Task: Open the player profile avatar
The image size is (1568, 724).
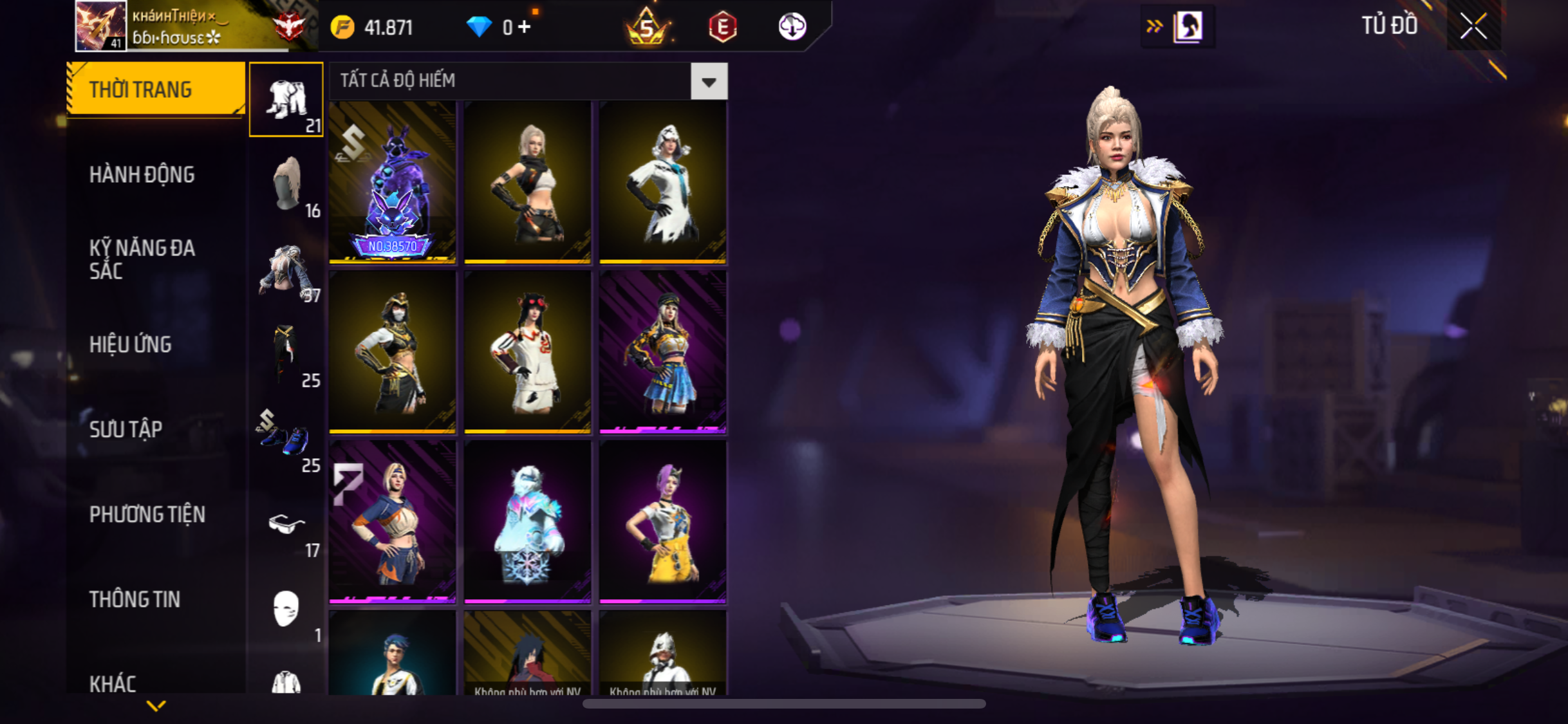Action: [x=100, y=26]
